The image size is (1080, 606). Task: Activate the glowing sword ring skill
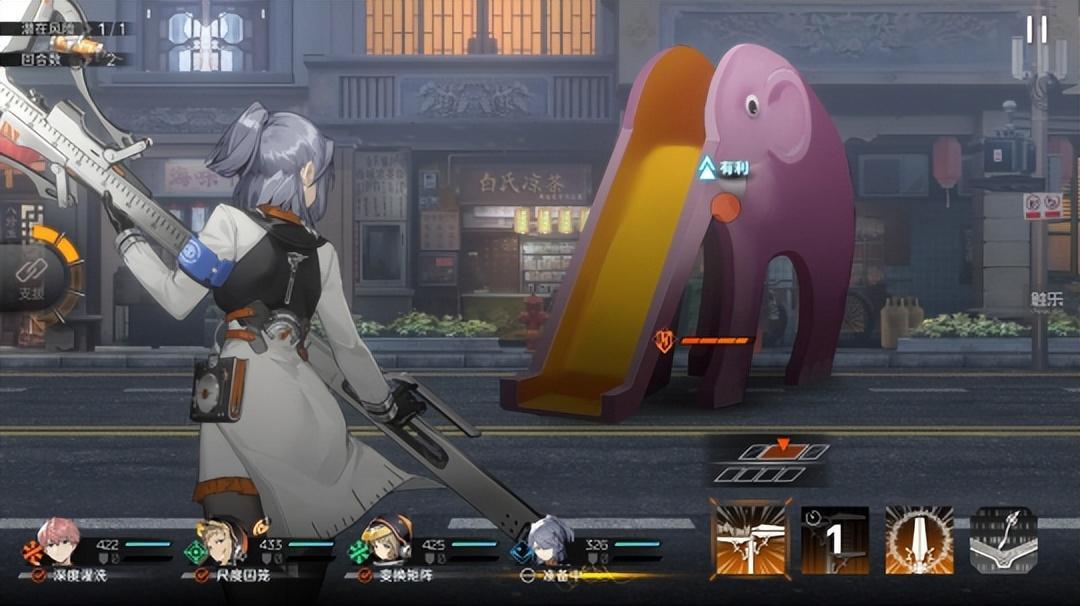coord(919,540)
